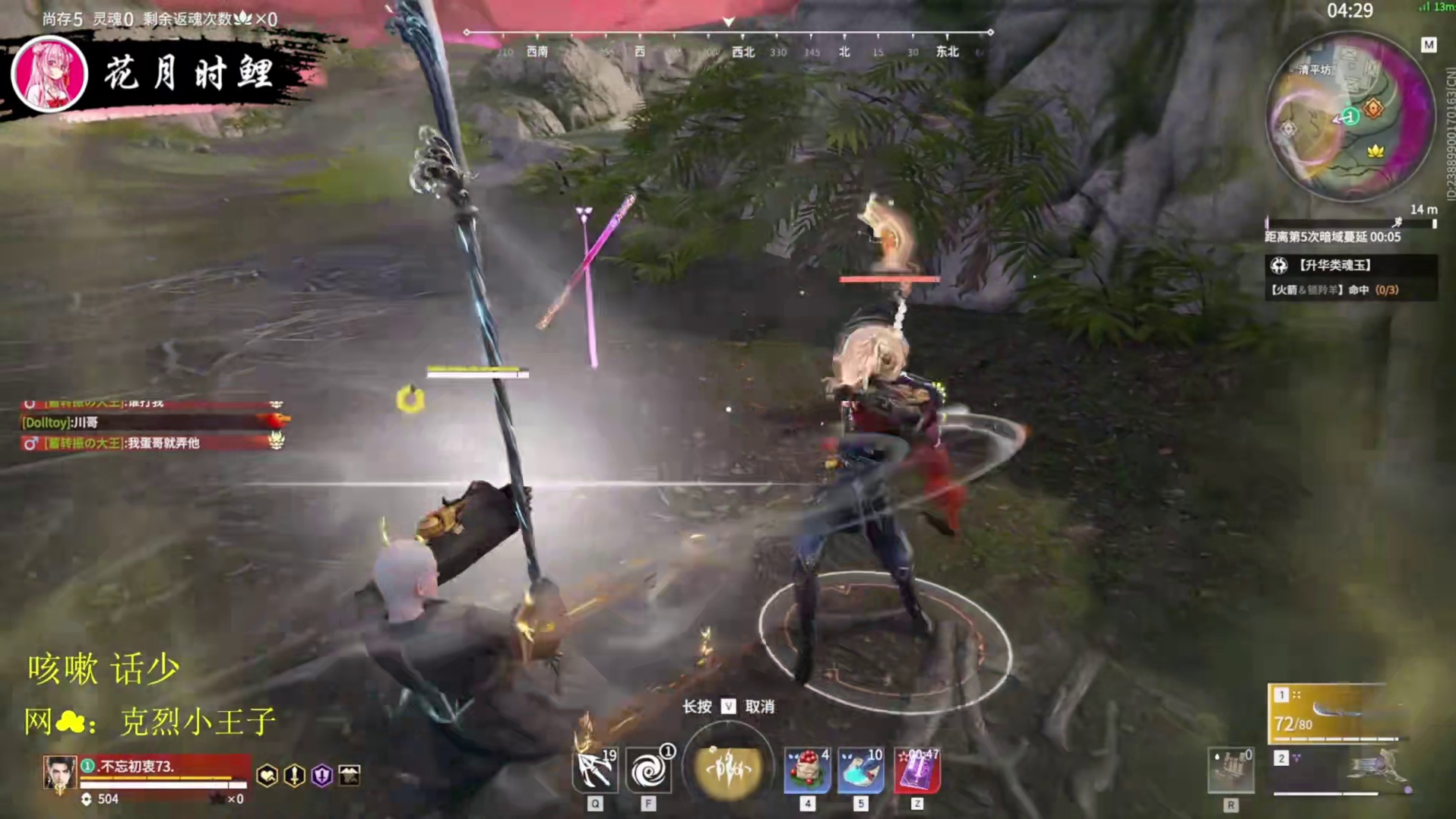Open the bag icon beside souljades
This screenshot has height=819, width=1456.
point(349,775)
